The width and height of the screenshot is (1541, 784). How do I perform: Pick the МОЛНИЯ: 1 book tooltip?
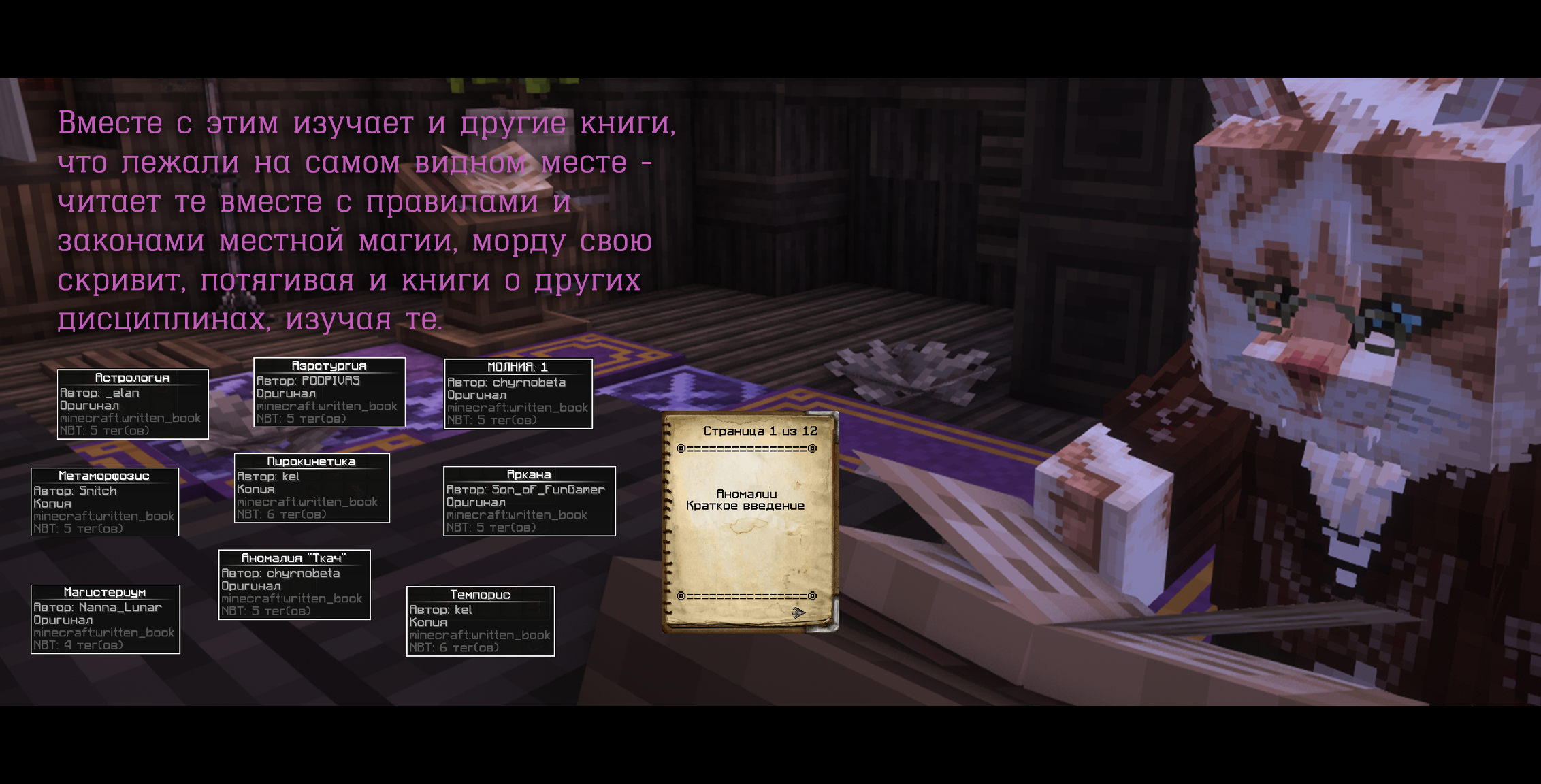[x=518, y=394]
